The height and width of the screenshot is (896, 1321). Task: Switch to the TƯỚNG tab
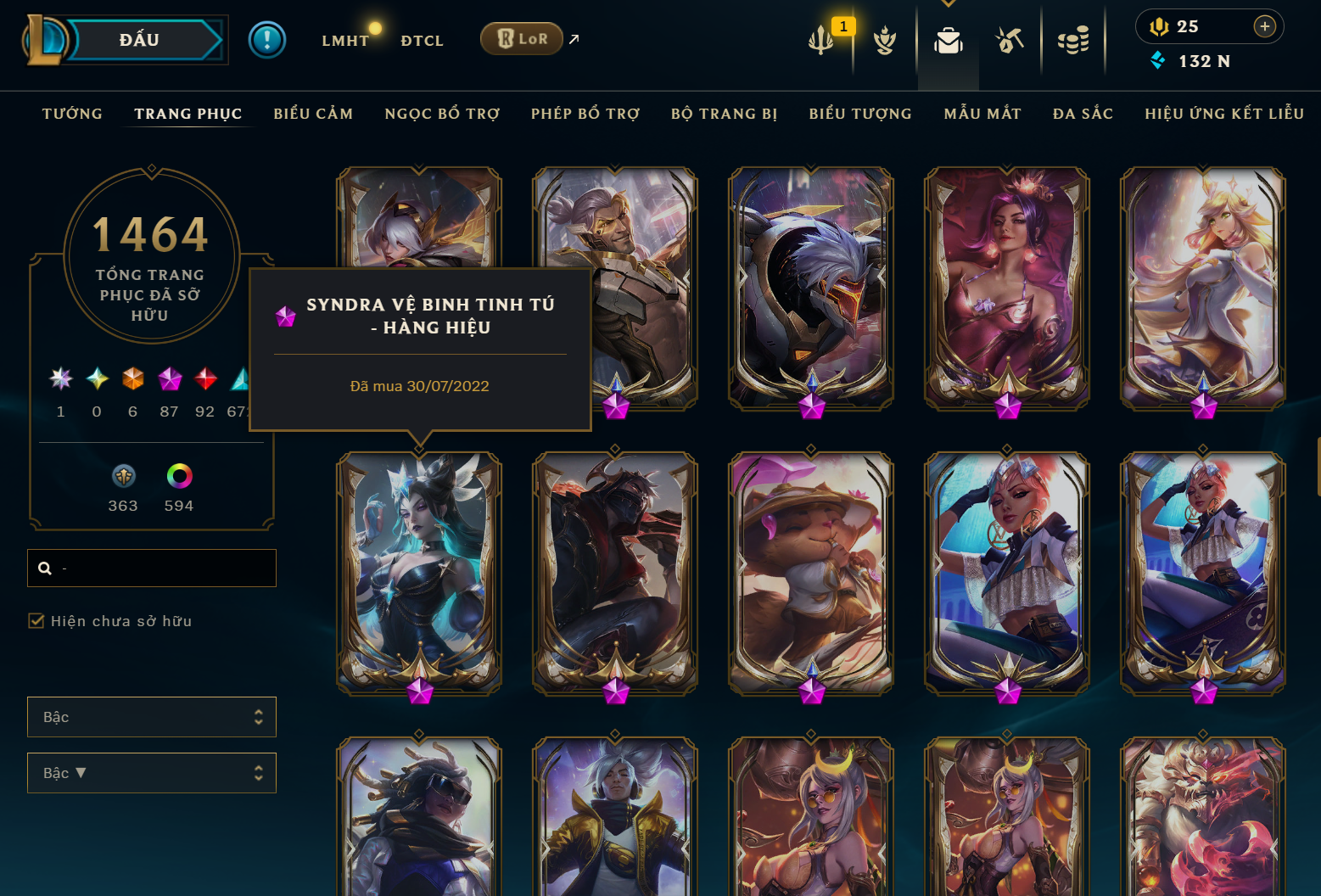[x=72, y=113]
